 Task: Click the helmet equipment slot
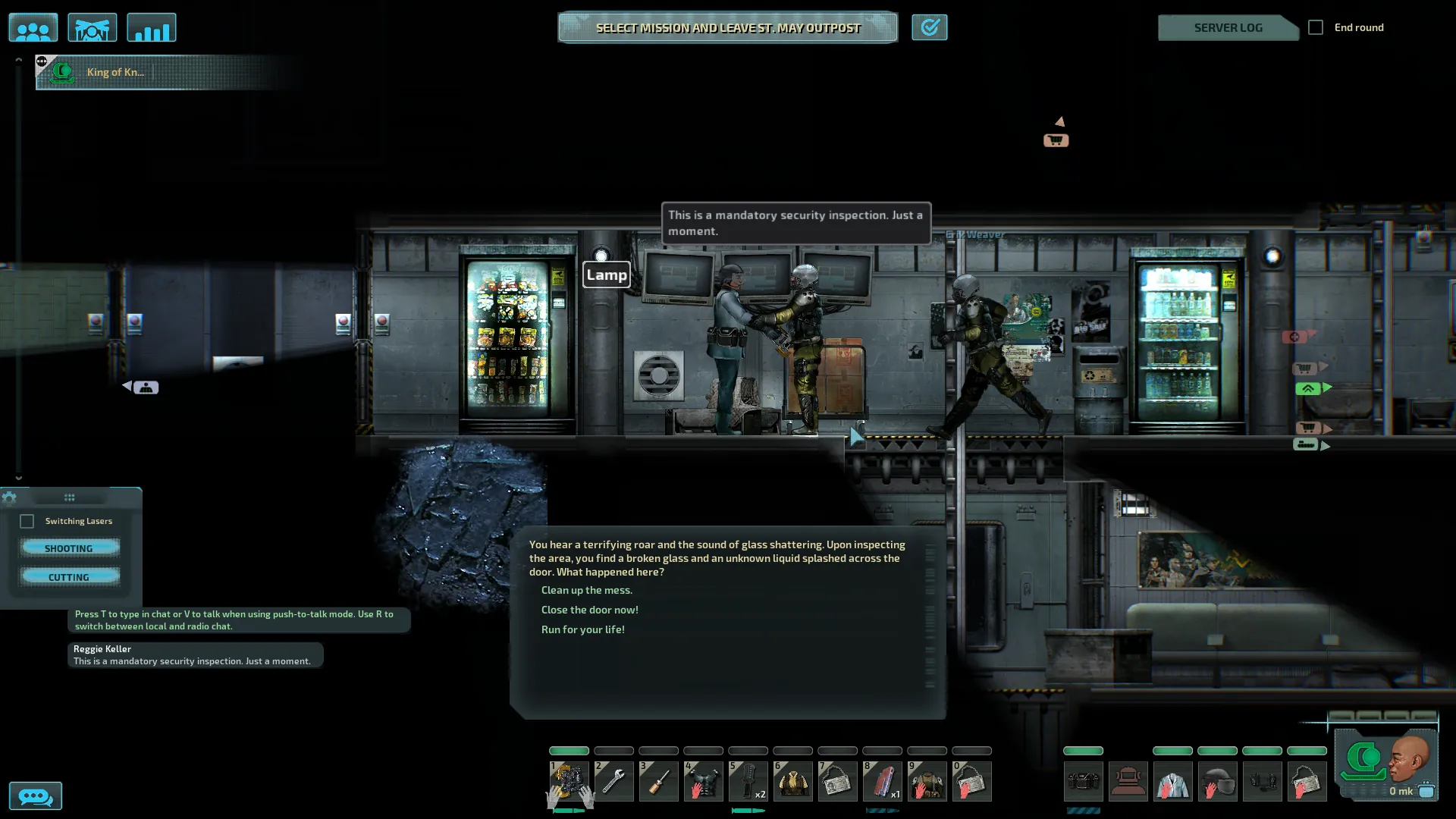click(x=1217, y=781)
